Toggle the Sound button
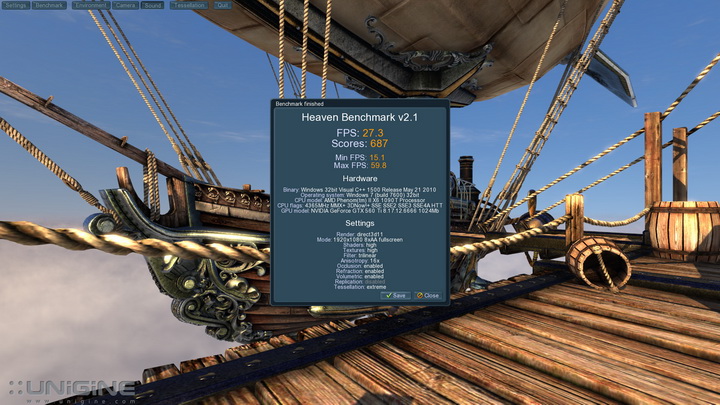720x405 pixels. [153, 5]
